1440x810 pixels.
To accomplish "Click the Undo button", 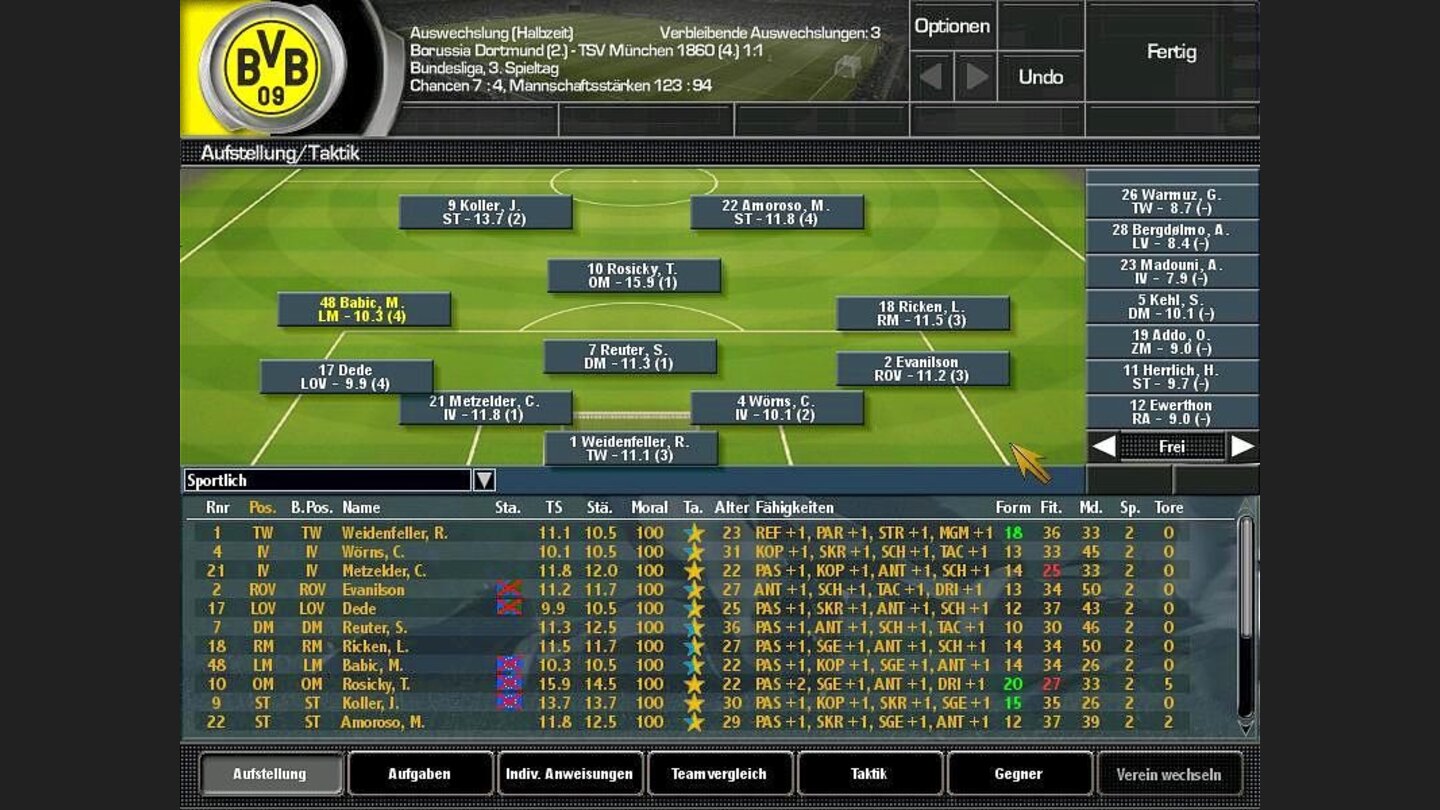I will tap(1043, 77).
